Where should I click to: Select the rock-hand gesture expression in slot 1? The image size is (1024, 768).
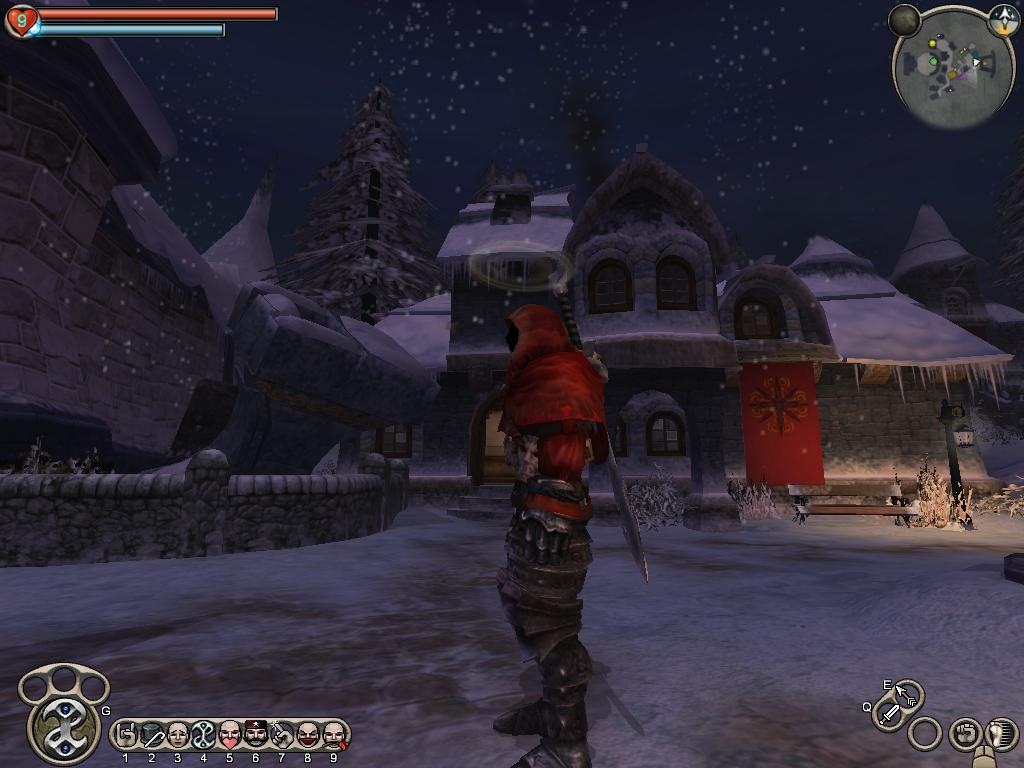click(127, 735)
